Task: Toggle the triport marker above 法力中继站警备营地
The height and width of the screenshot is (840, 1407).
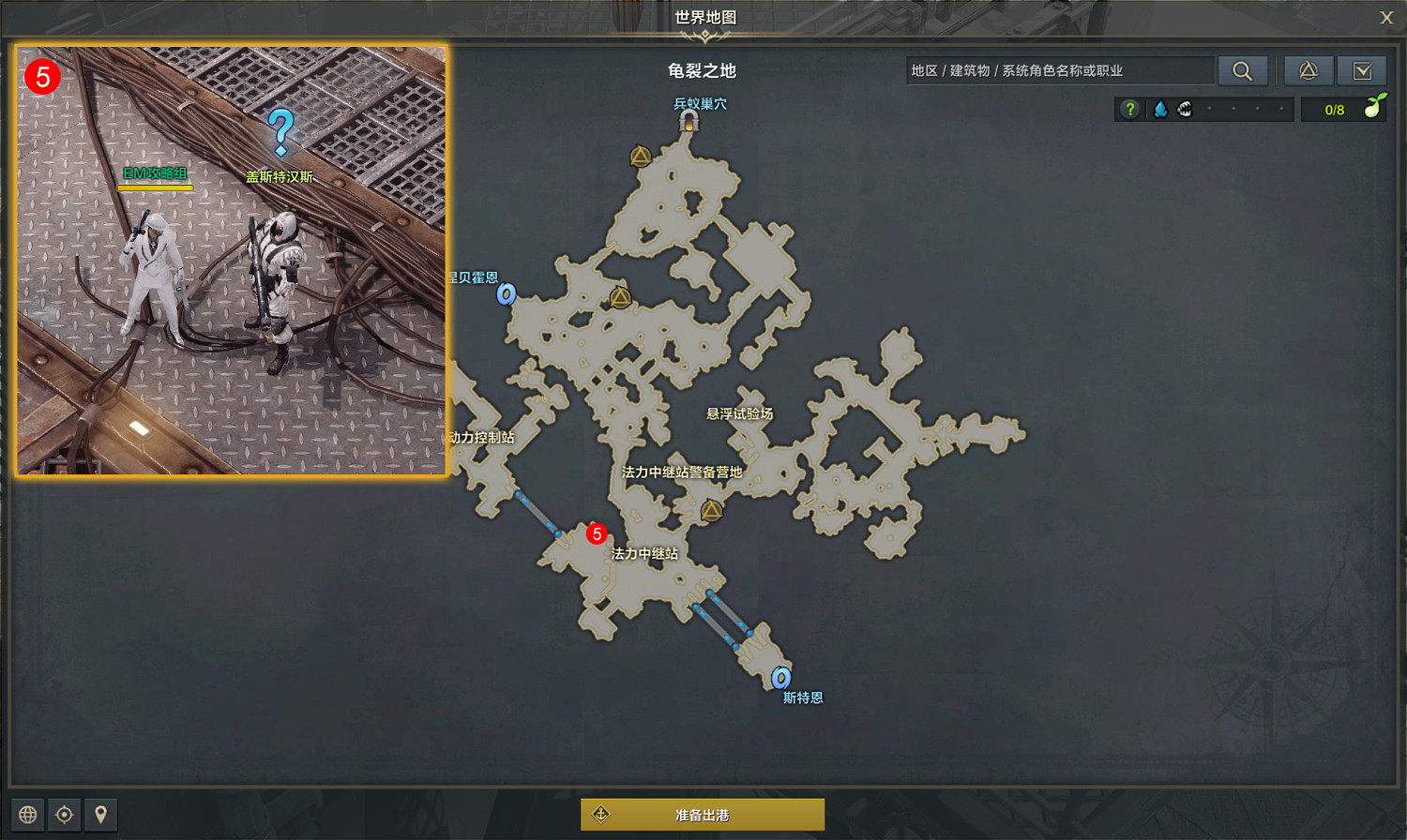Action: point(712,509)
